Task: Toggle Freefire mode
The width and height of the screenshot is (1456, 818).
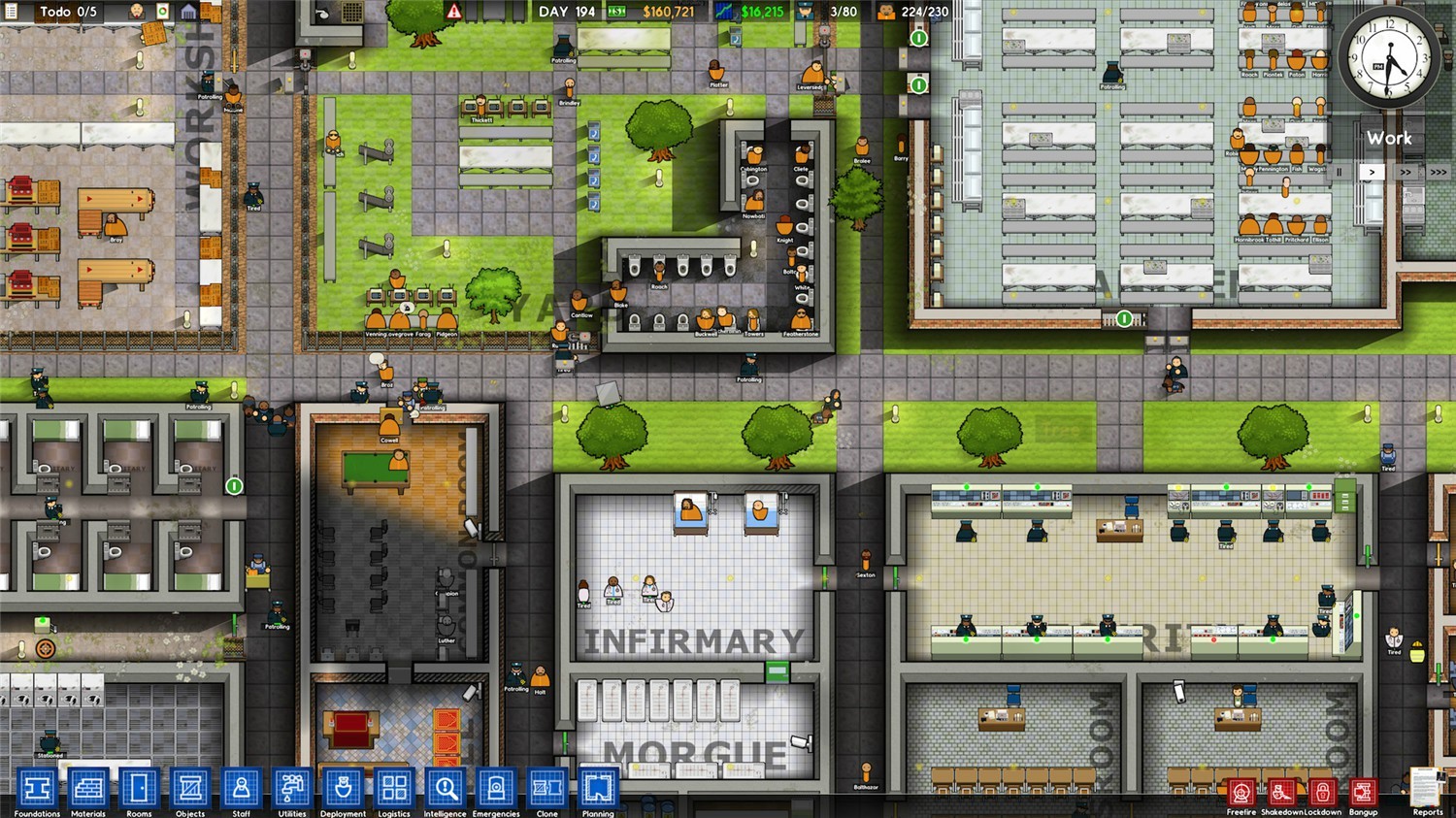Action: coord(1241,791)
